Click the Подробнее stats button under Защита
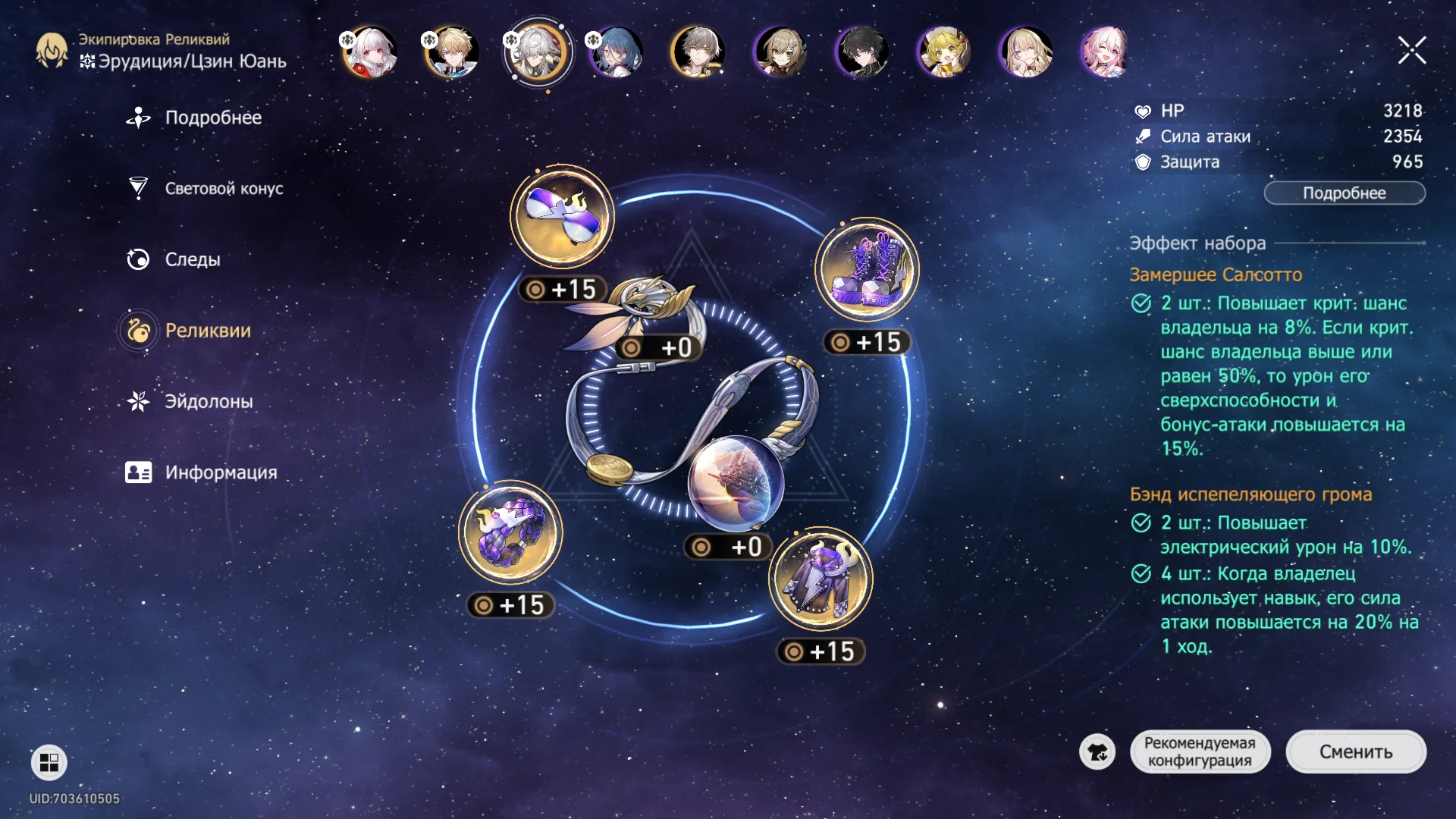 point(1344,193)
